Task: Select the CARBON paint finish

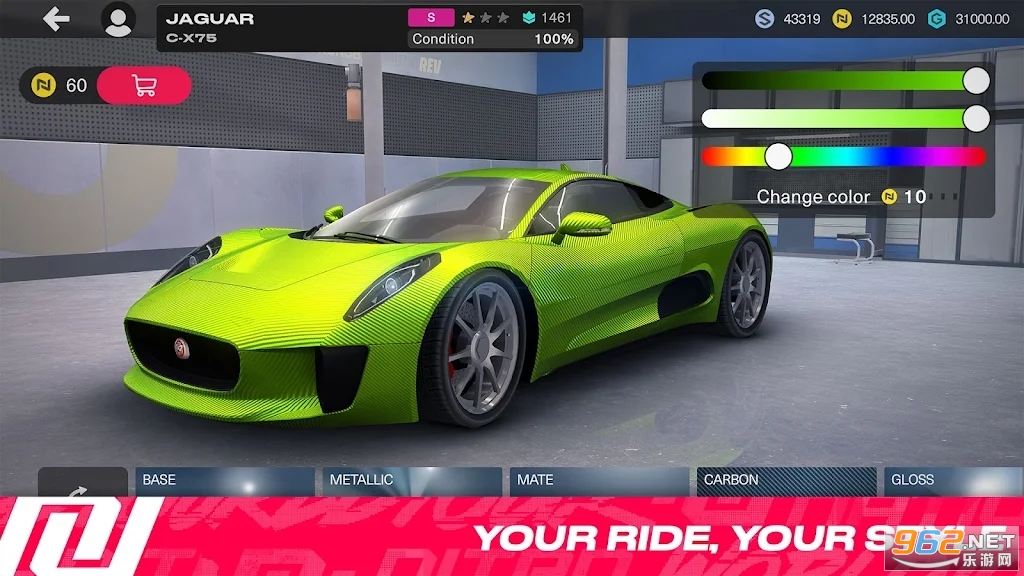Action: click(786, 481)
